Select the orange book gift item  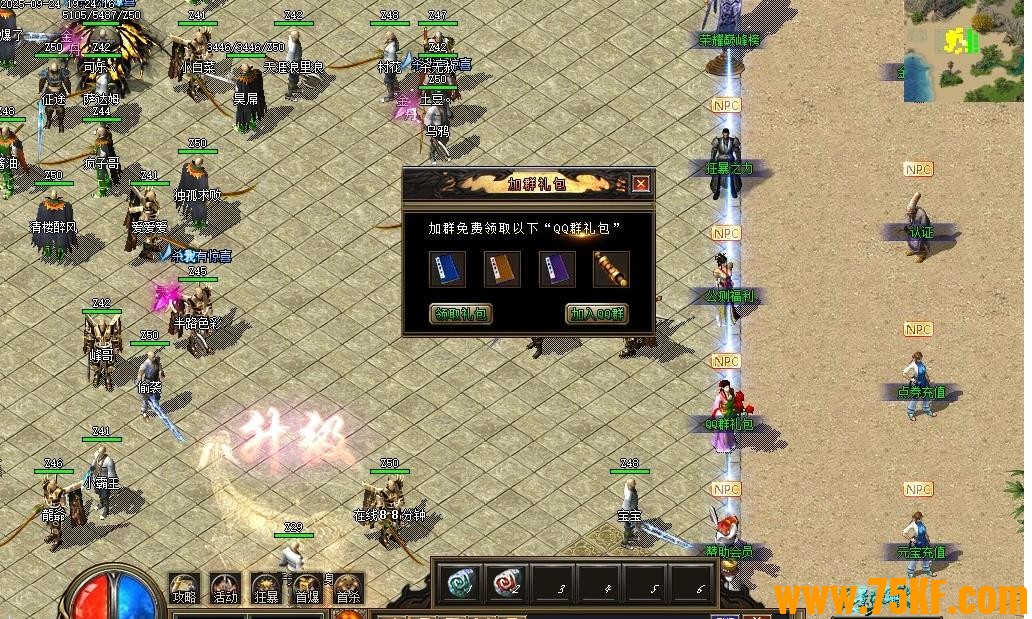pos(502,269)
